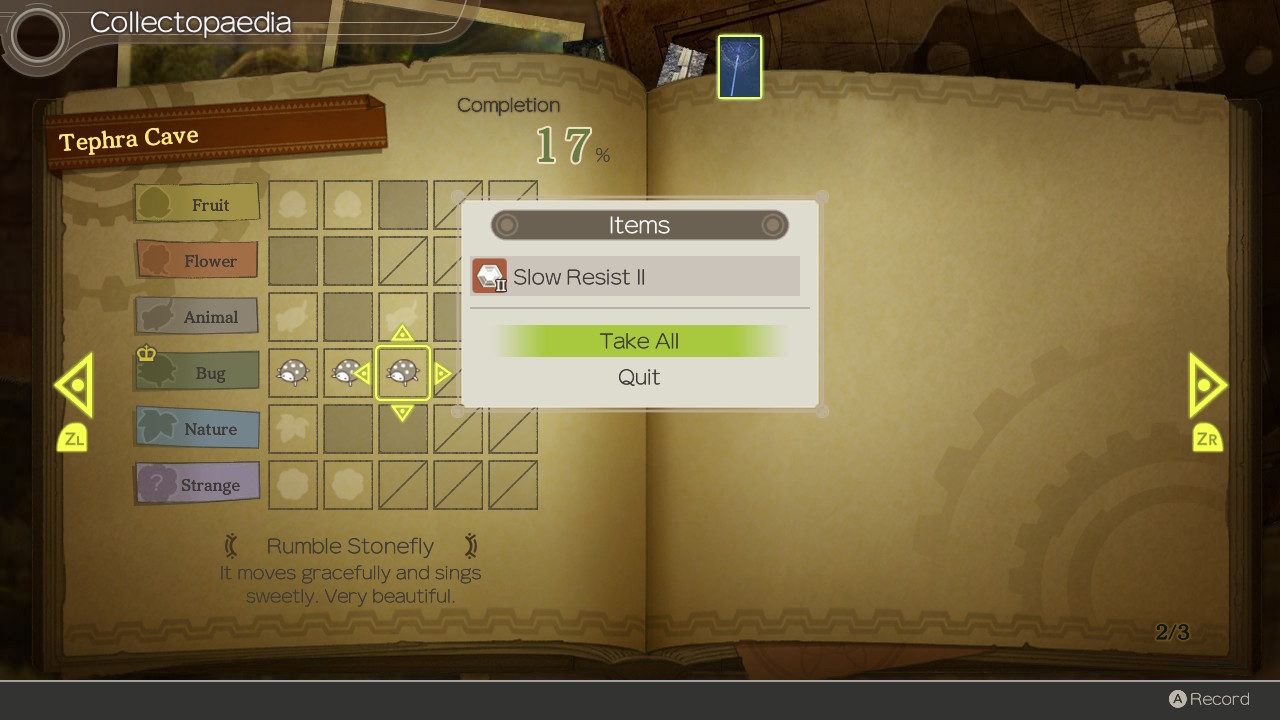The height and width of the screenshot is (720, 1280).
Task: Select the Slow Resist II reward item
Action: click(635, 277)
